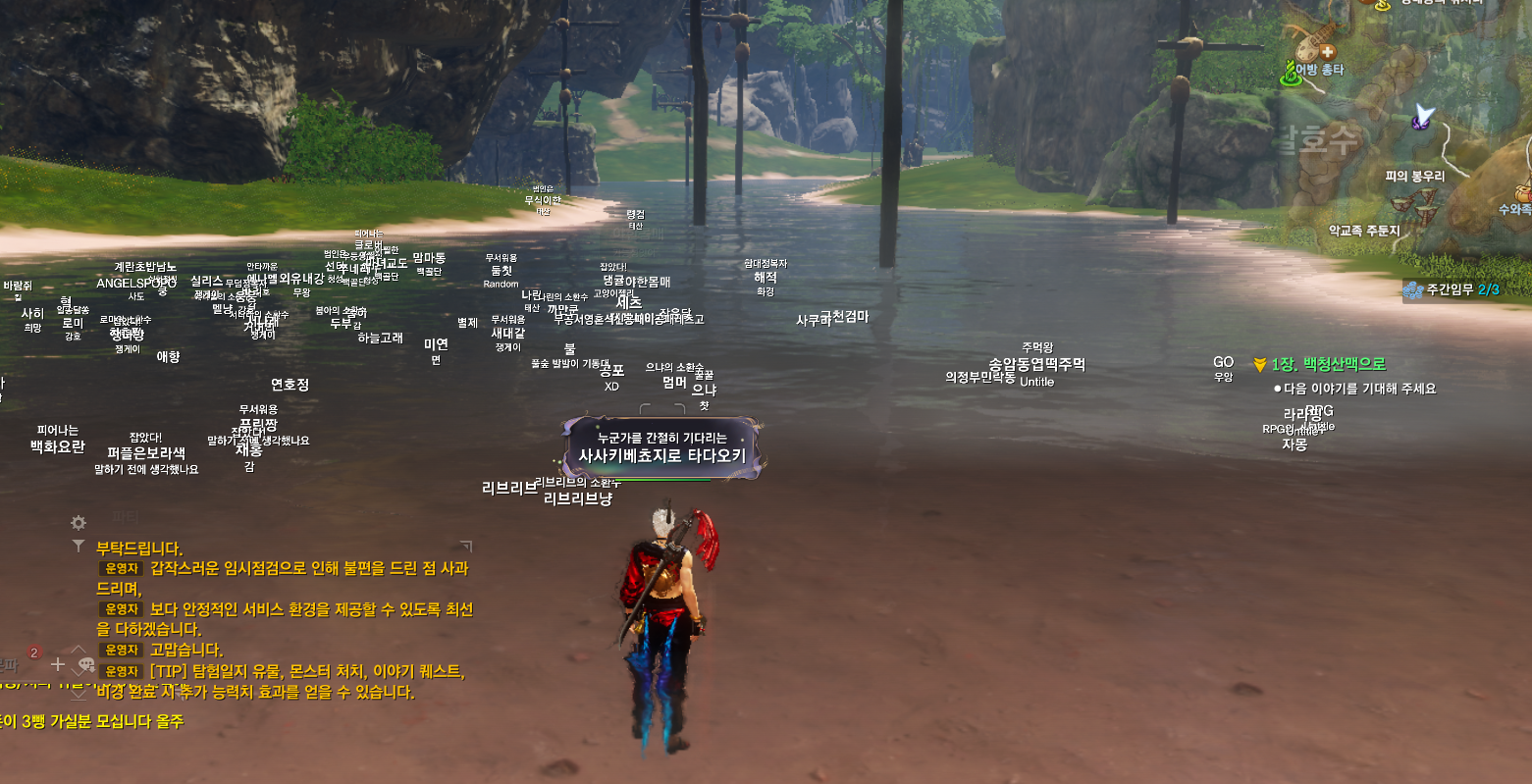The image size is (1532, 784).
Task: Click the 어방 총타 marker on the map
Action: pyautogui.click(x=1318, y=69)
